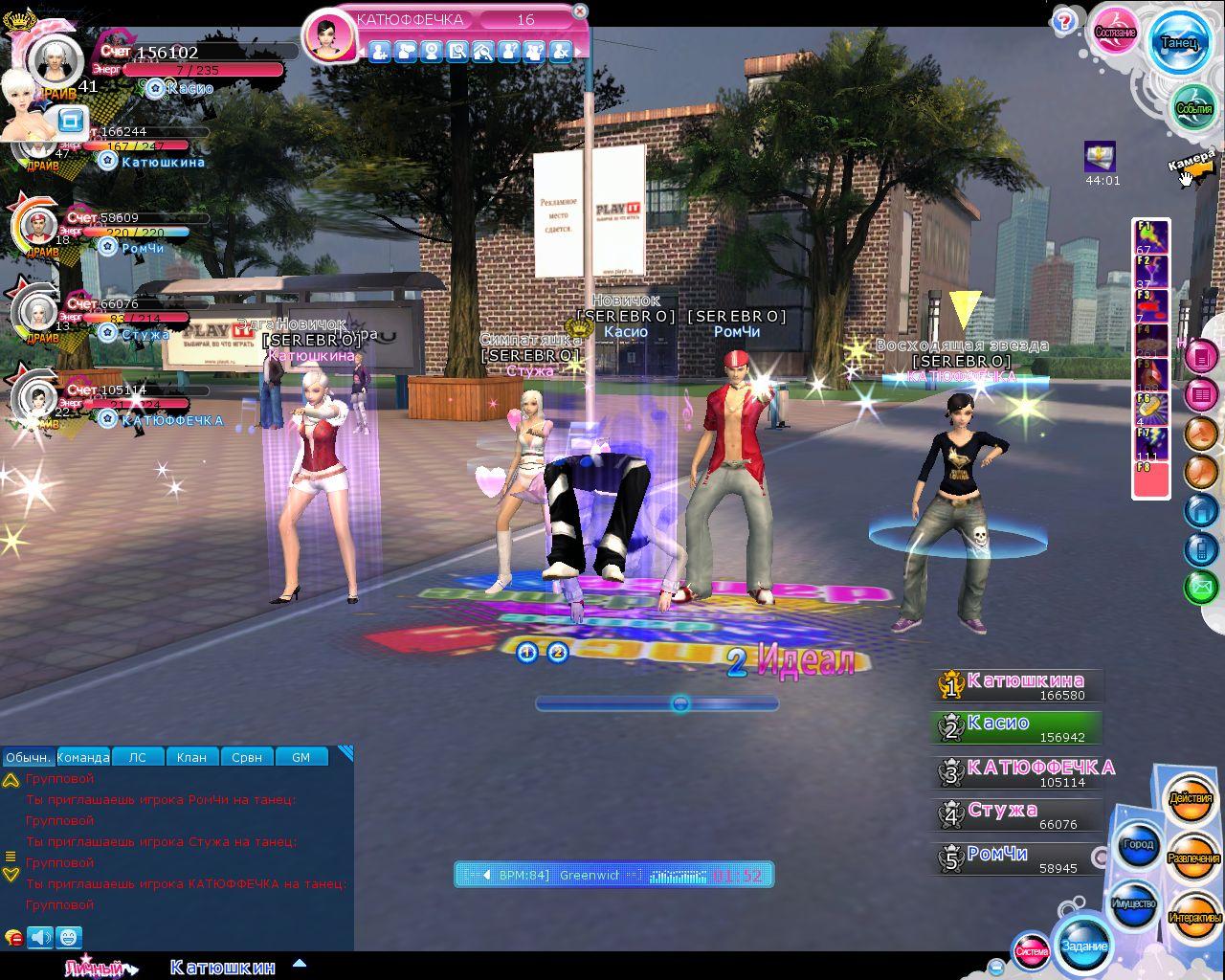Close the КАТЮФФЕЧКА target panel

tap(579, 11)
